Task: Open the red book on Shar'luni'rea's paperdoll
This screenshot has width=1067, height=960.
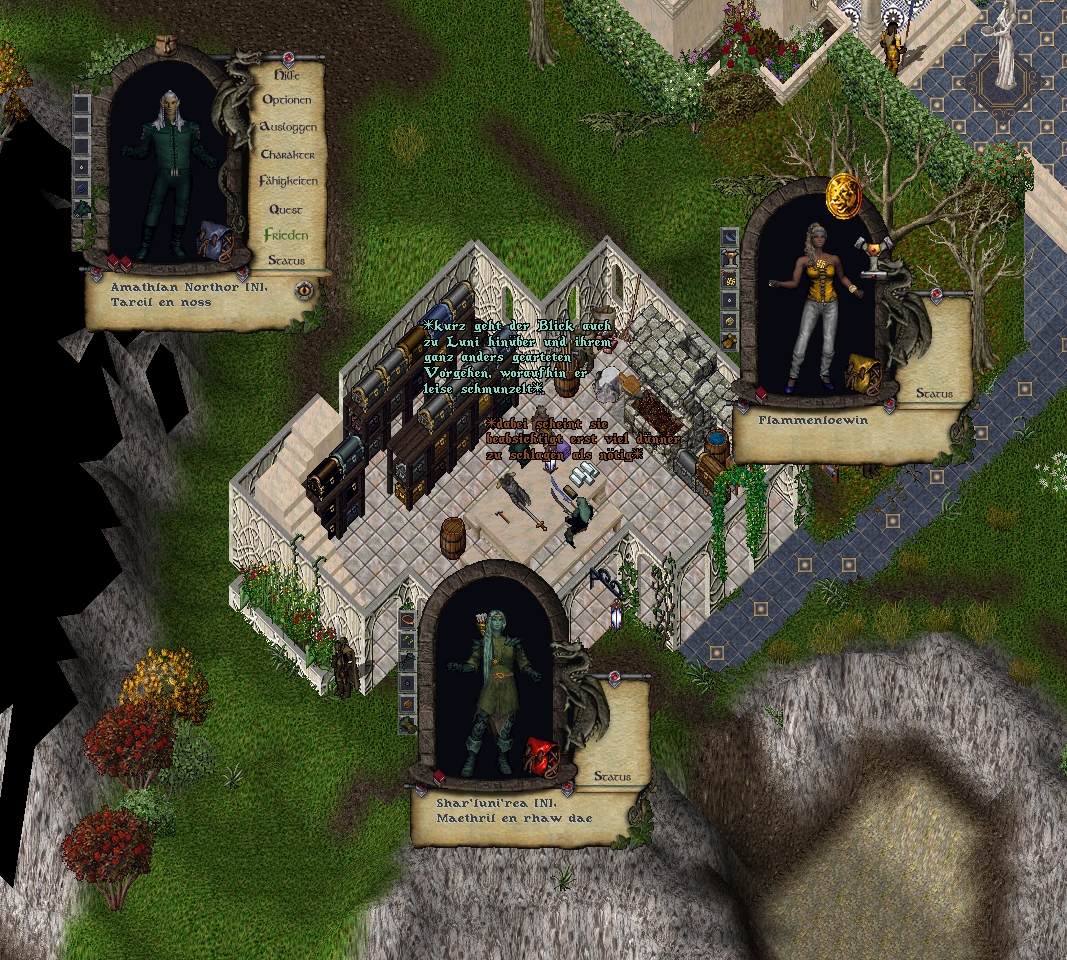Action: (439, 777)
